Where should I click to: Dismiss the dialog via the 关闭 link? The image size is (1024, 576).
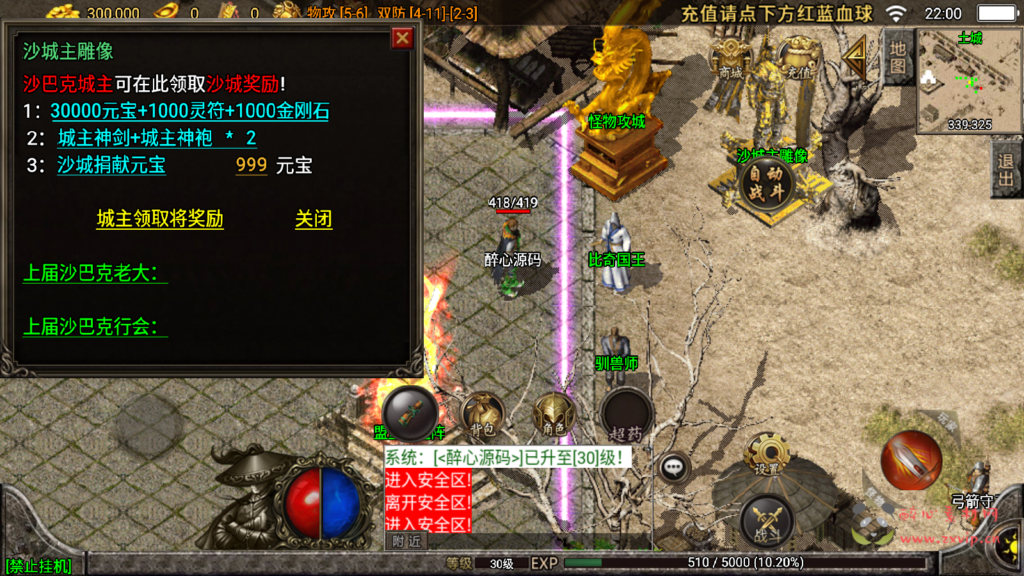[x=313, y=219]
